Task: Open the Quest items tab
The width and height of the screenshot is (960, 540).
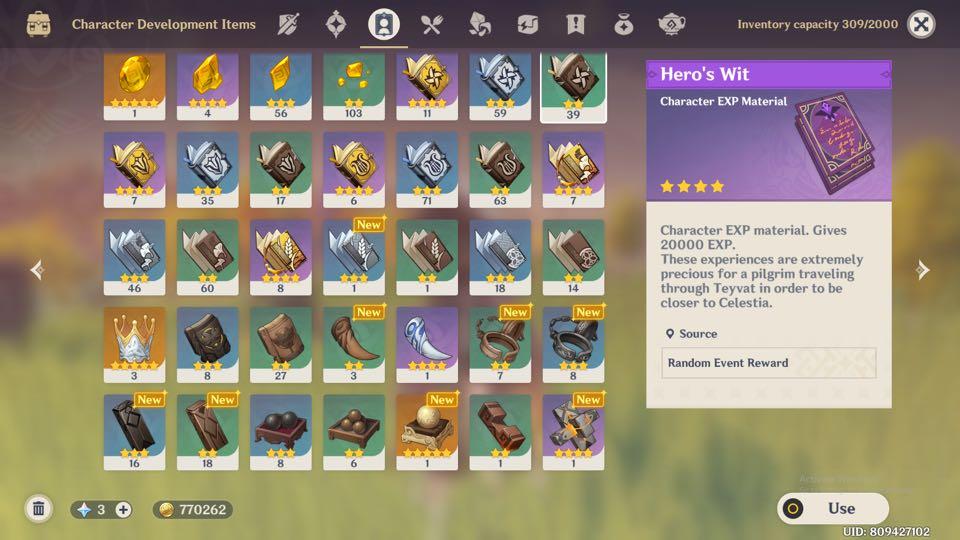Action: click(x=576, y=24)
